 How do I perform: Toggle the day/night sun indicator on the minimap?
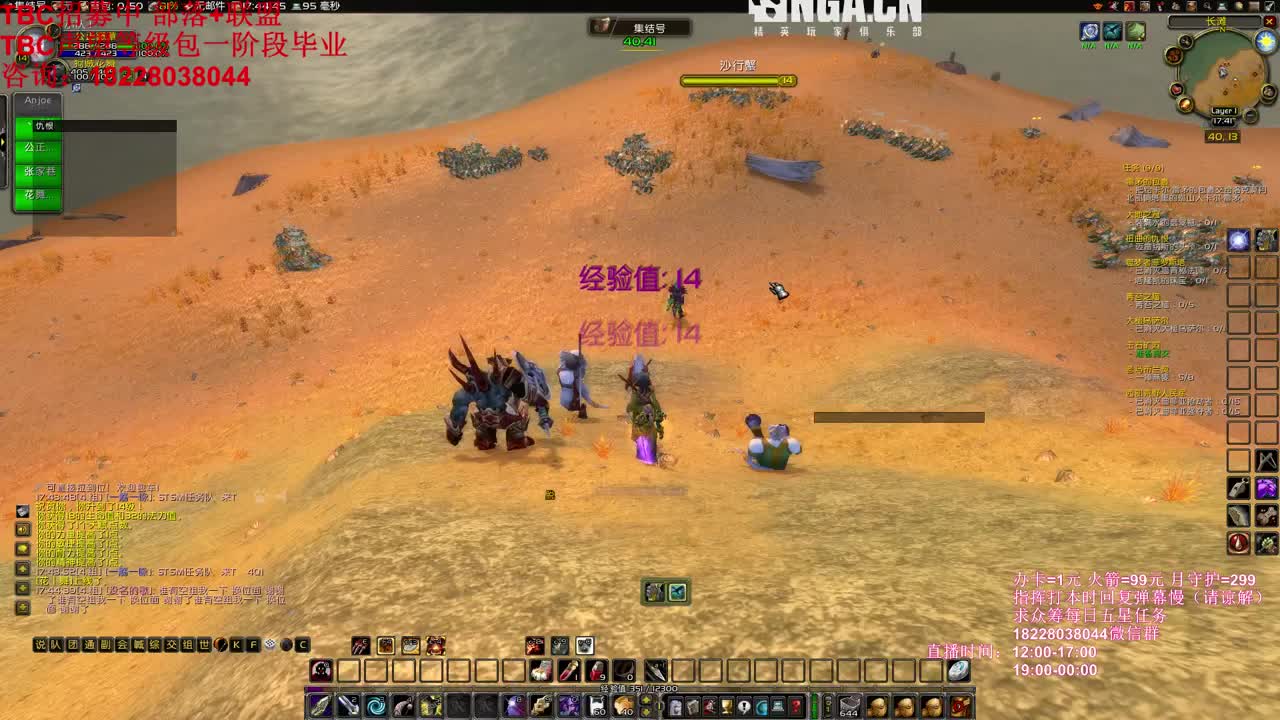(1266, 41)
